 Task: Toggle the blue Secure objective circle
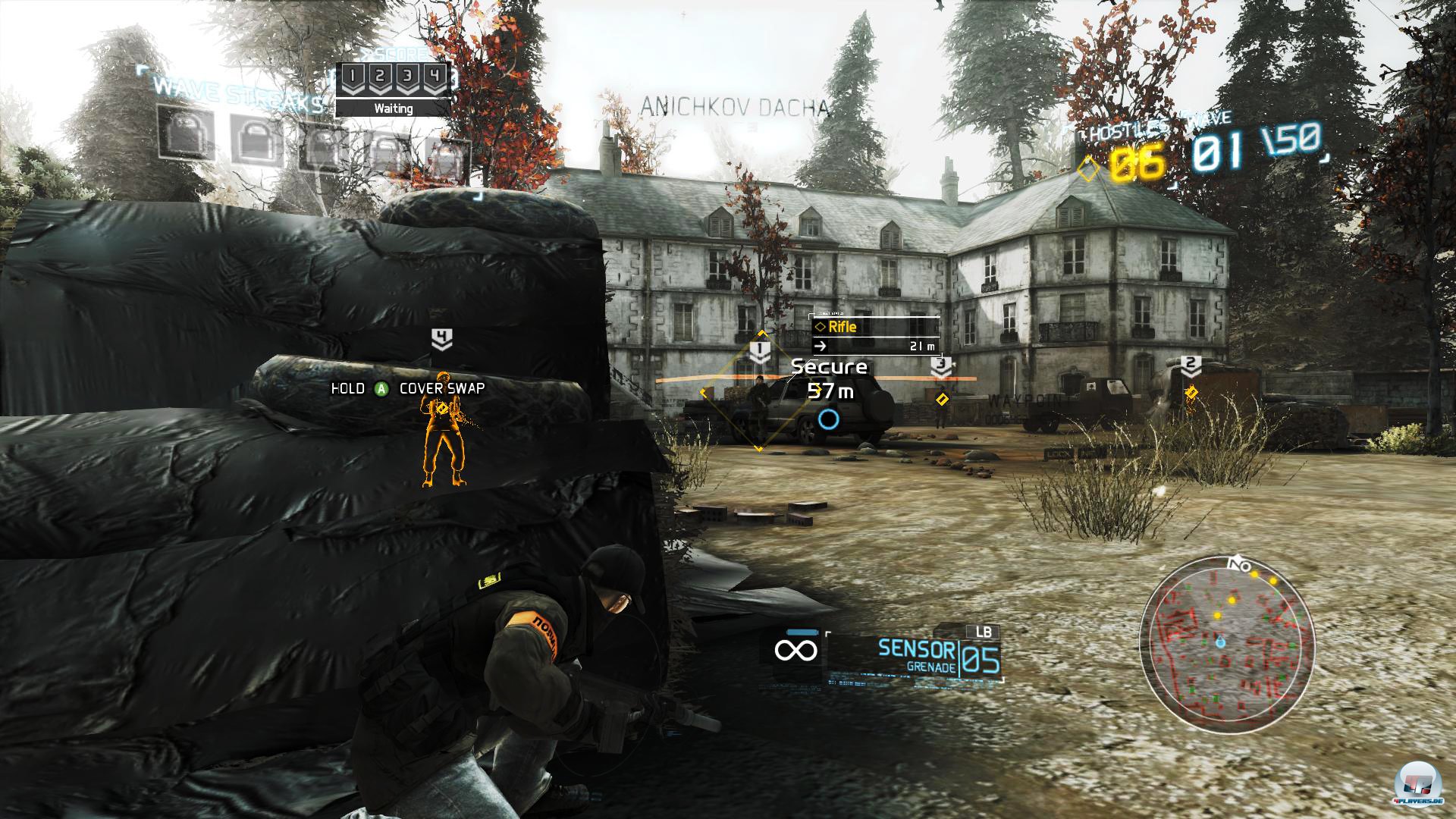(x=830, y=417)
